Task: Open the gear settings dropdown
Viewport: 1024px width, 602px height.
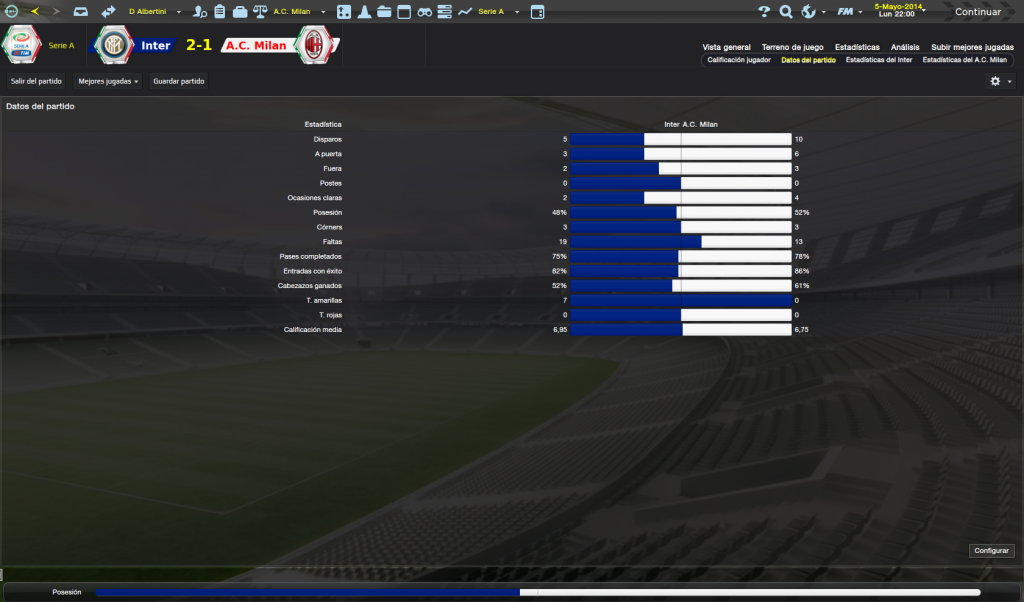Action: click(1000, 81)
